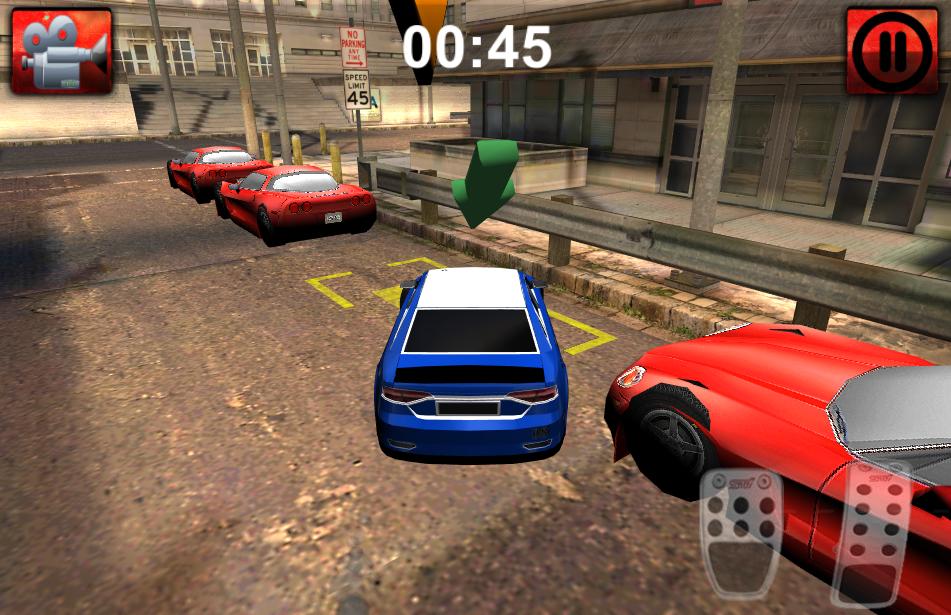
Task: Switch the camera view with the camcorder button
Action: pos(61,50)
